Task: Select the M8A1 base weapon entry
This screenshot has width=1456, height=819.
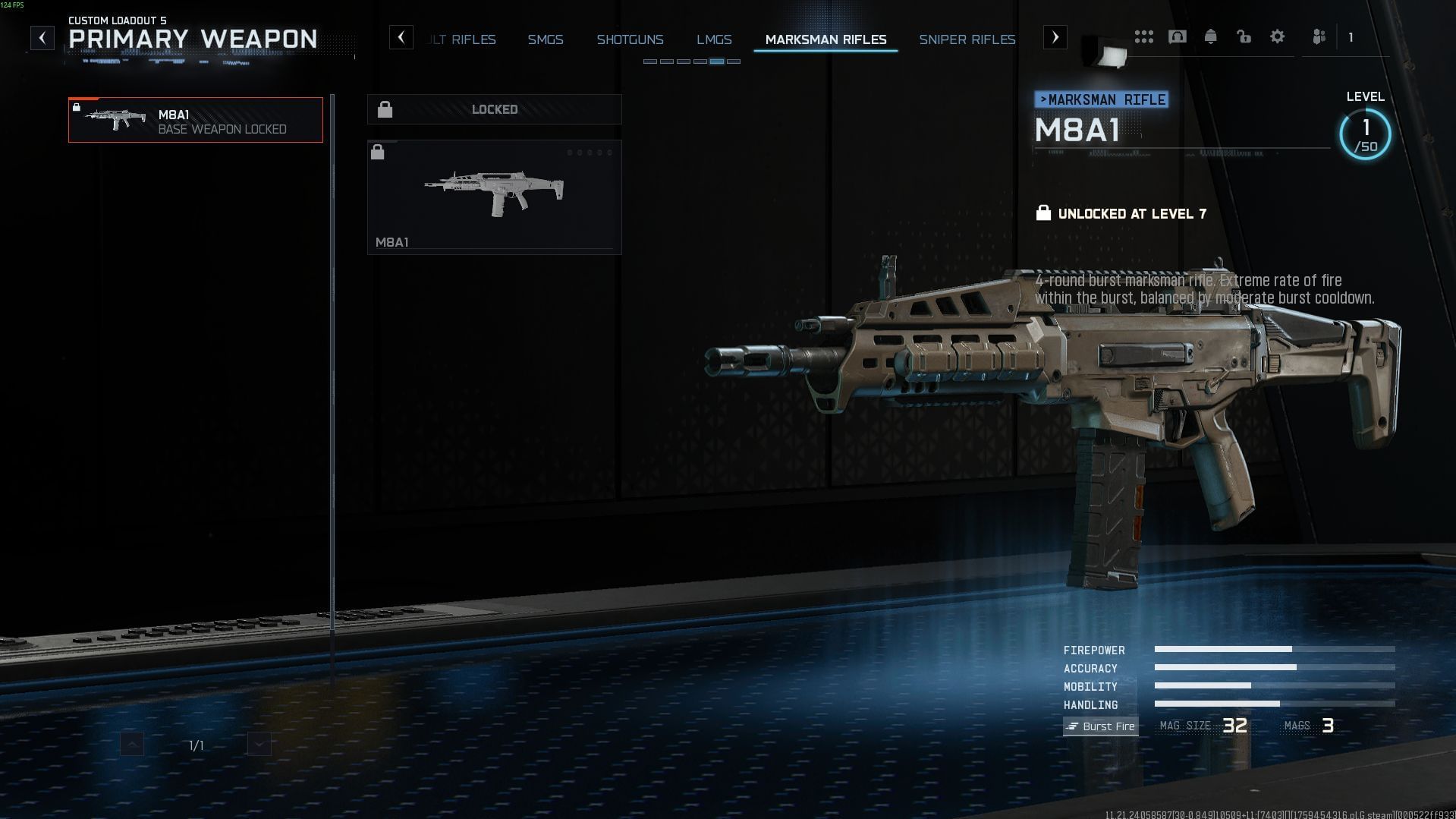Action: [x=196, y=120]
